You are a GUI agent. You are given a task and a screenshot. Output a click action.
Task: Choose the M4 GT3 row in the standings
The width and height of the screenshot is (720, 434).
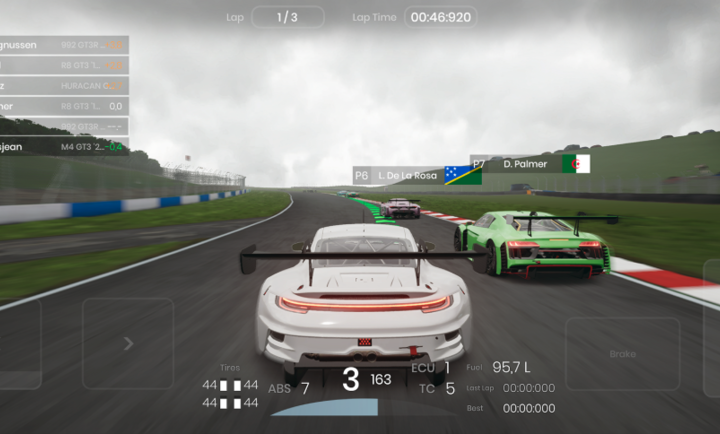point(63,147)
